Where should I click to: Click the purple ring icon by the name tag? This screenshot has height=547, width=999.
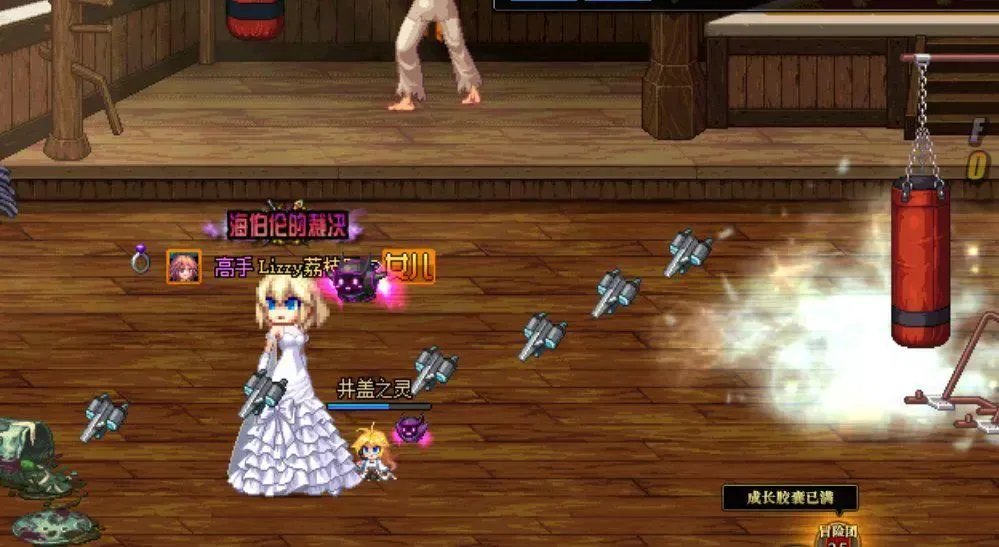click(x=141, y=262)
